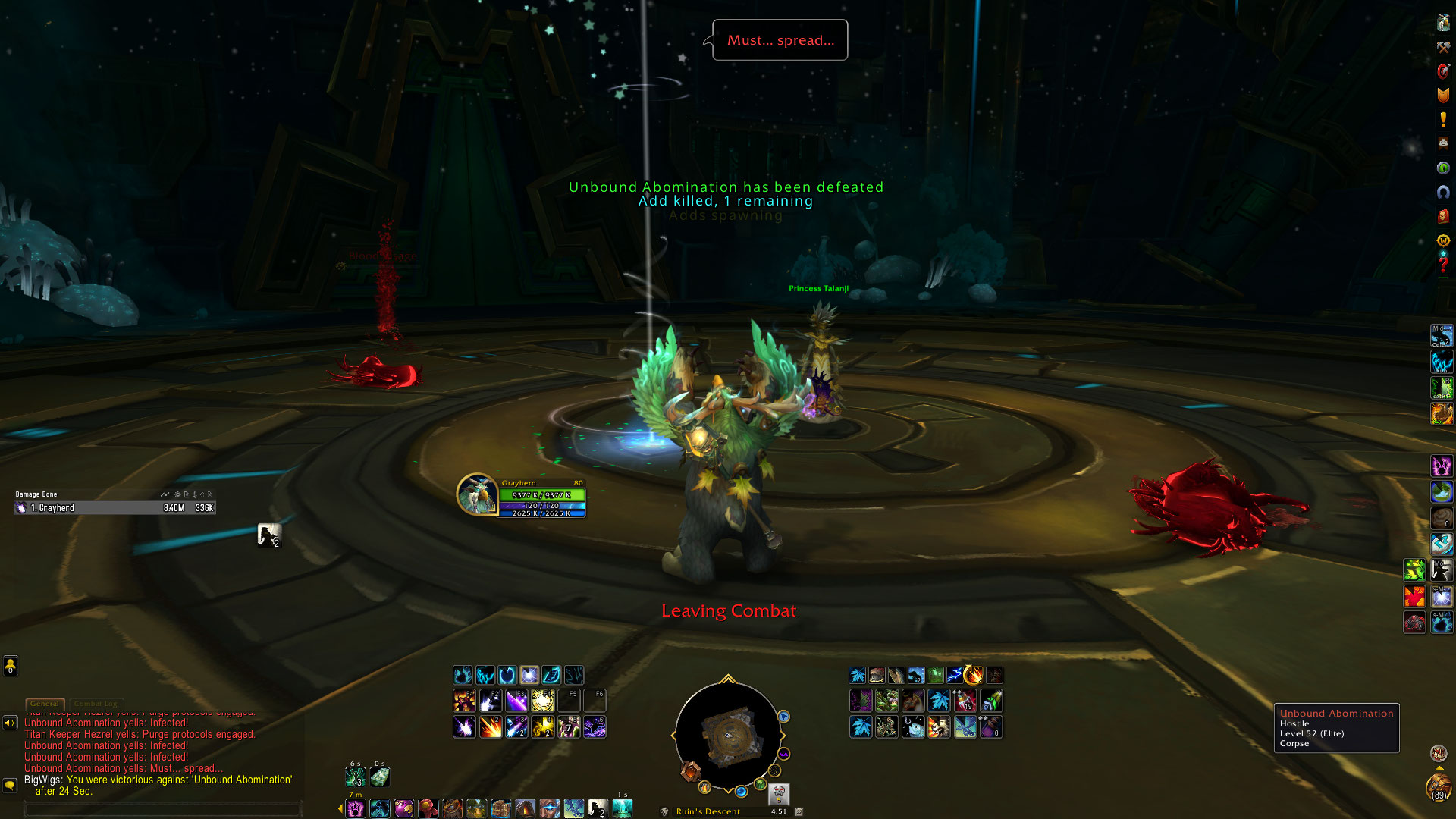The height and width of the screenshot is (819, 1456).
Task: Click the chat input box
Action: coord(163,809)
